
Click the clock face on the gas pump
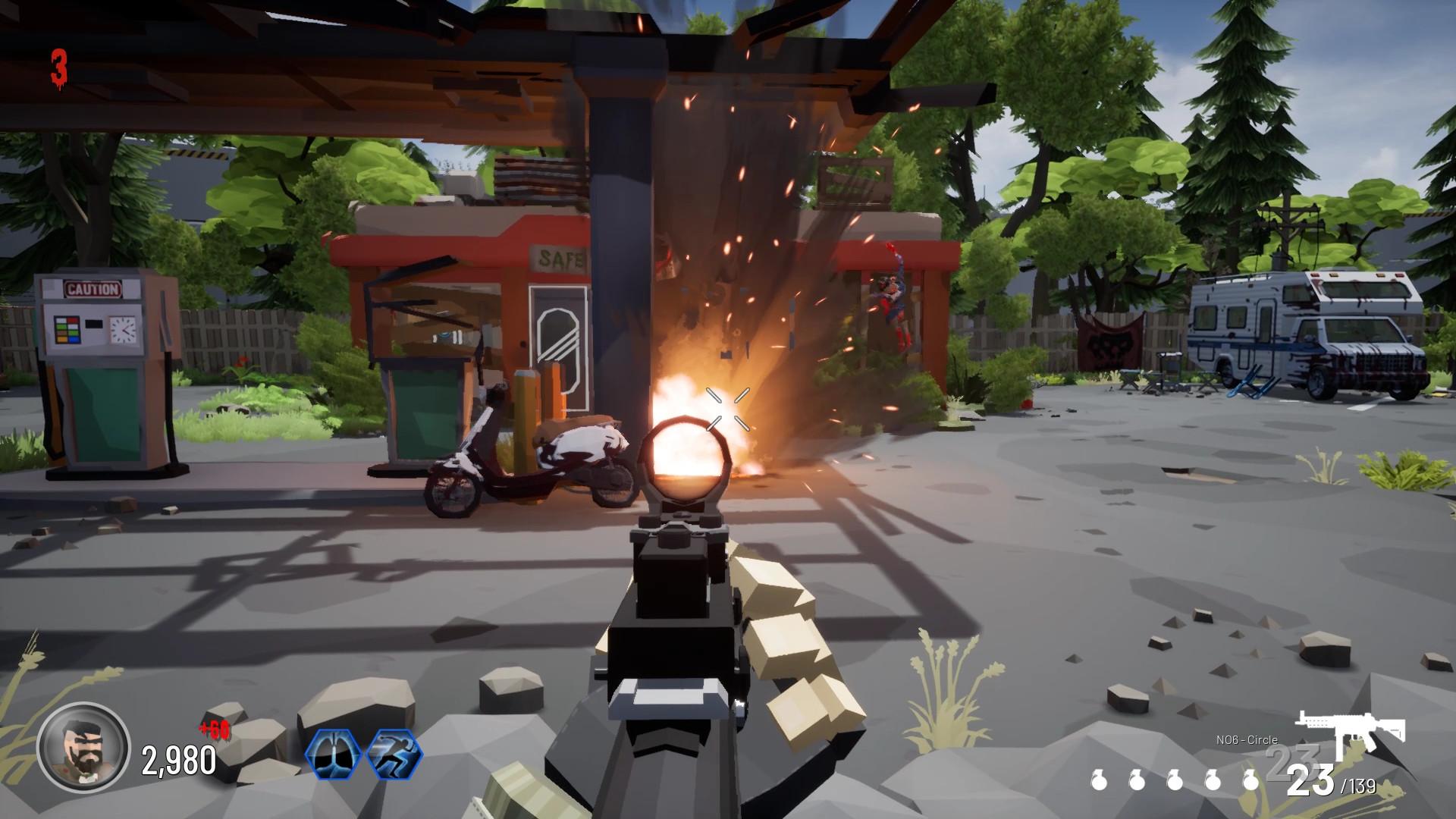pyautogui.click(x=123, y=331)
